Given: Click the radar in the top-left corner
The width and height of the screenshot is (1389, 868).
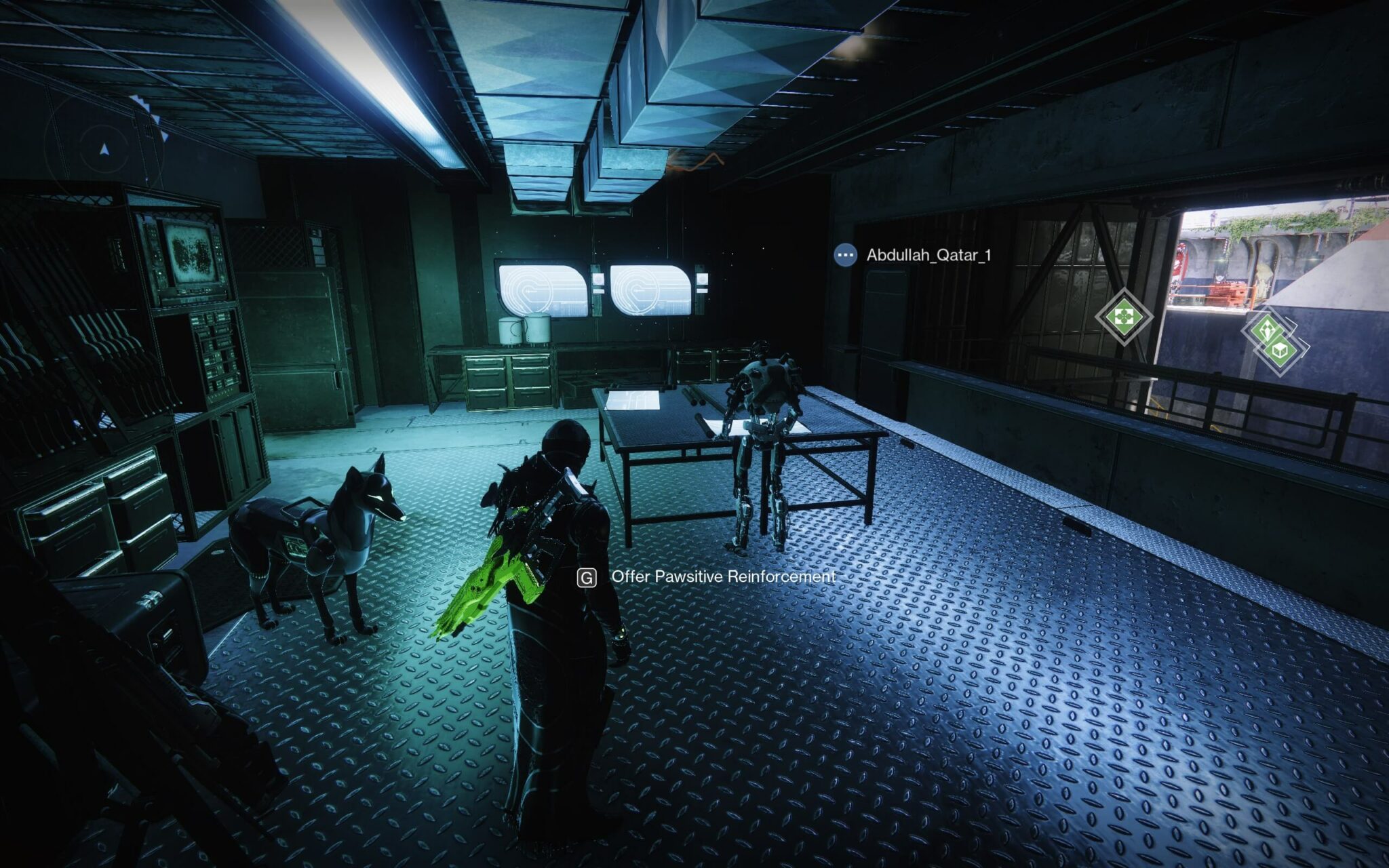Looking at the screenshot, I should (x=104, y=148).
